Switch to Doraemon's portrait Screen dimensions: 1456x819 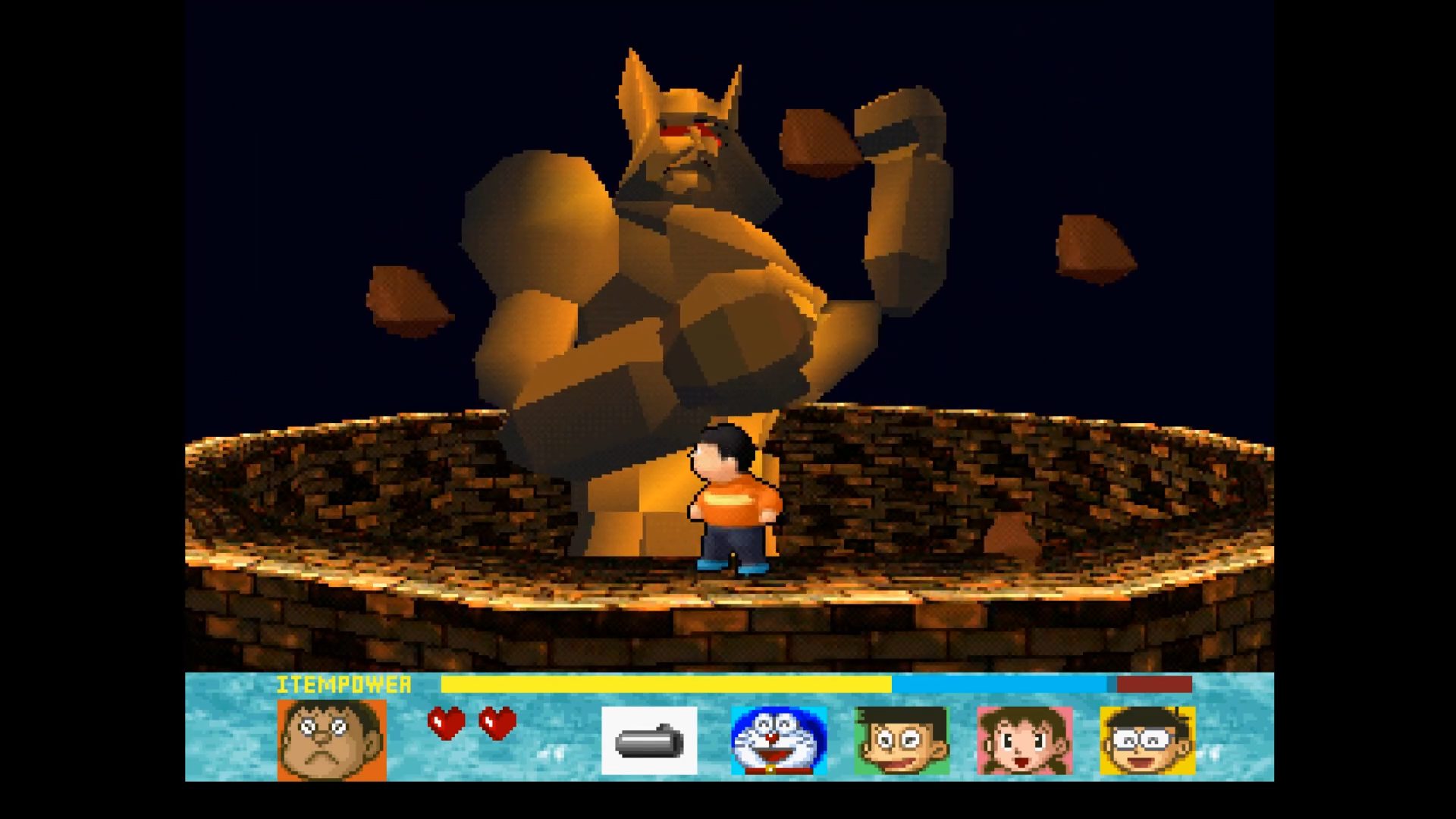779,740
